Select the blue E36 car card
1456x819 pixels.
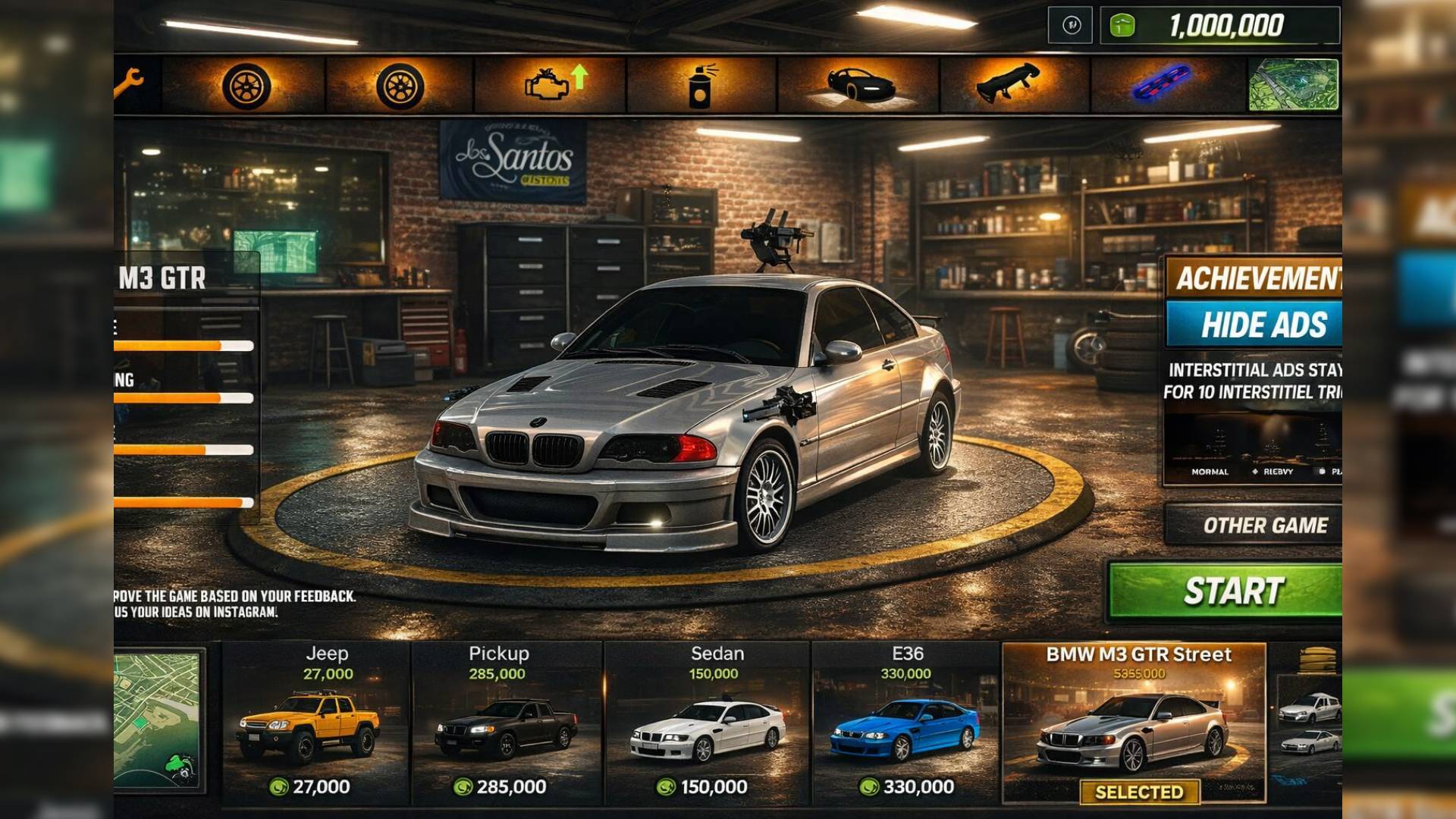[905, 724]
